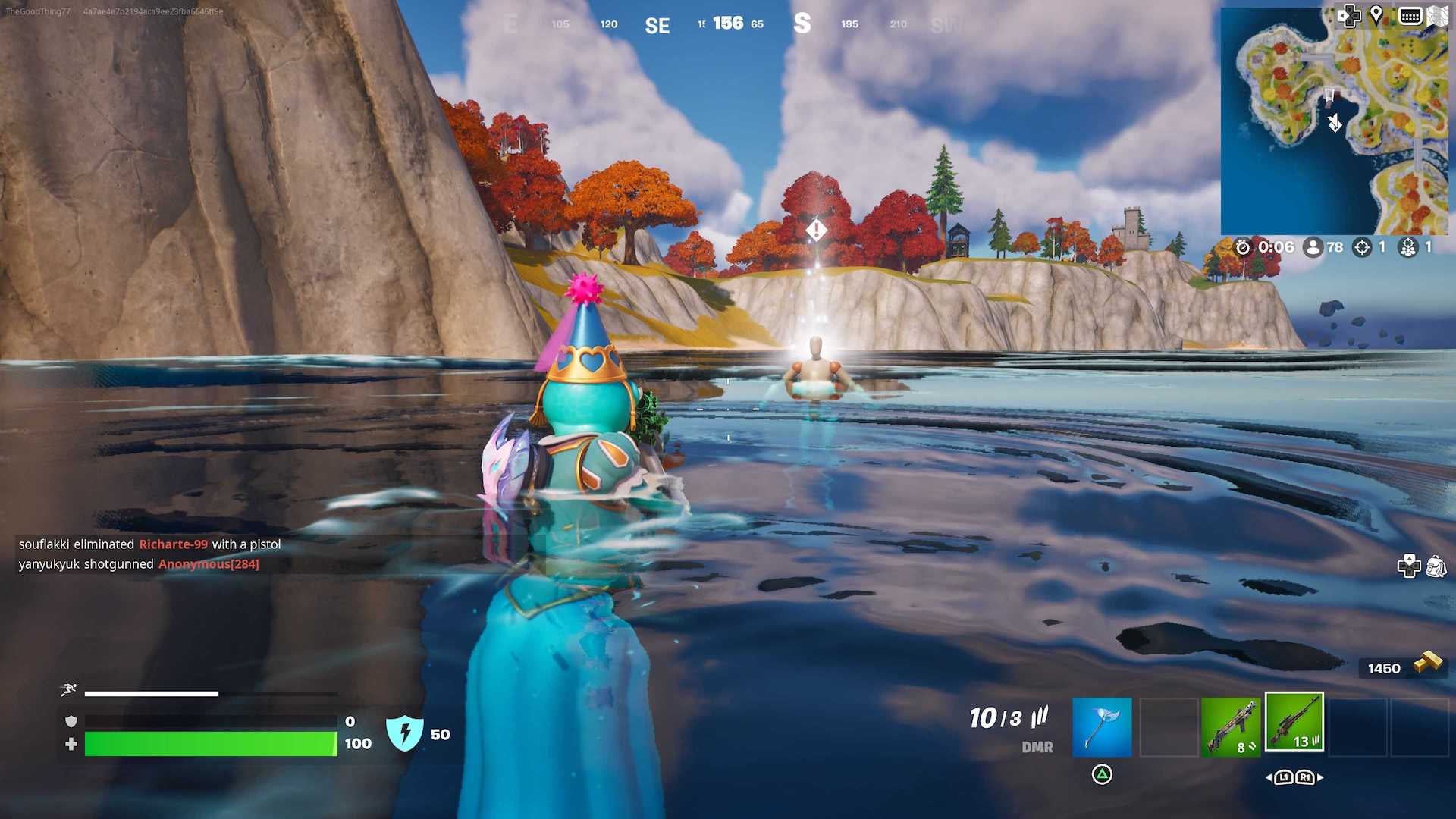Click the keyboard layout icon above the minimap
The height and width of the screenshot is (819, 1456).
(1411, 15)
